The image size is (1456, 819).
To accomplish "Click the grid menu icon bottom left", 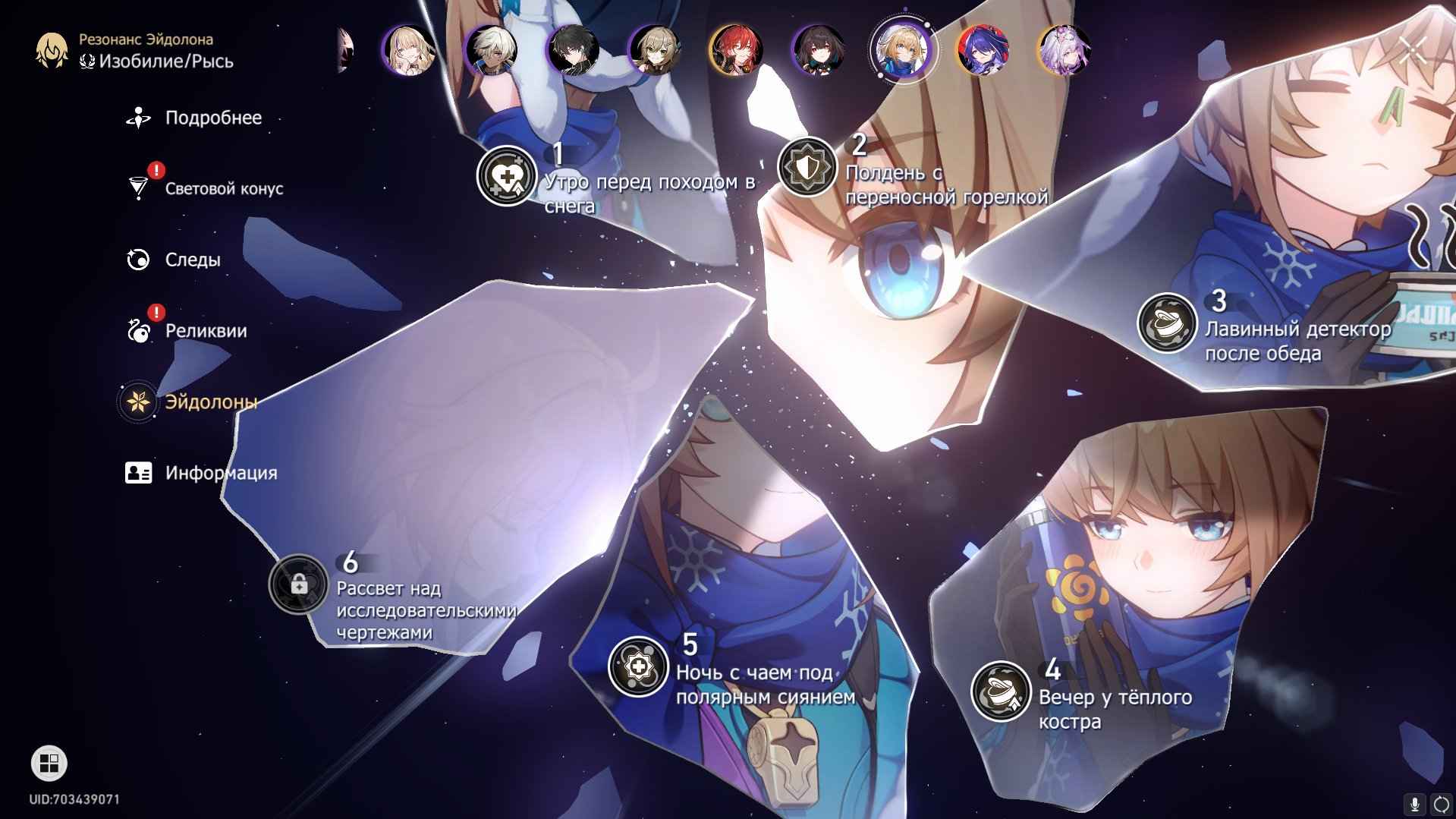I will 48,762.
